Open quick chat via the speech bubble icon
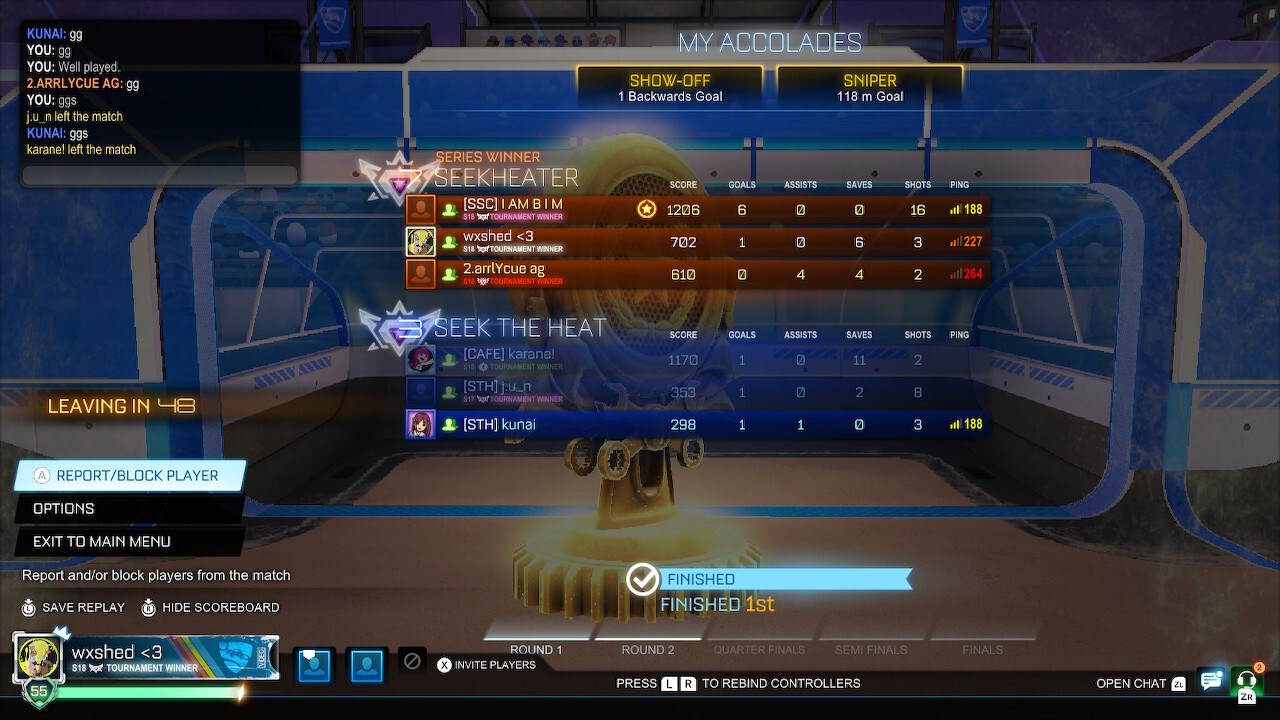Image resolution: width=1280 pixels, height=720 pixels. (1212, 680)
